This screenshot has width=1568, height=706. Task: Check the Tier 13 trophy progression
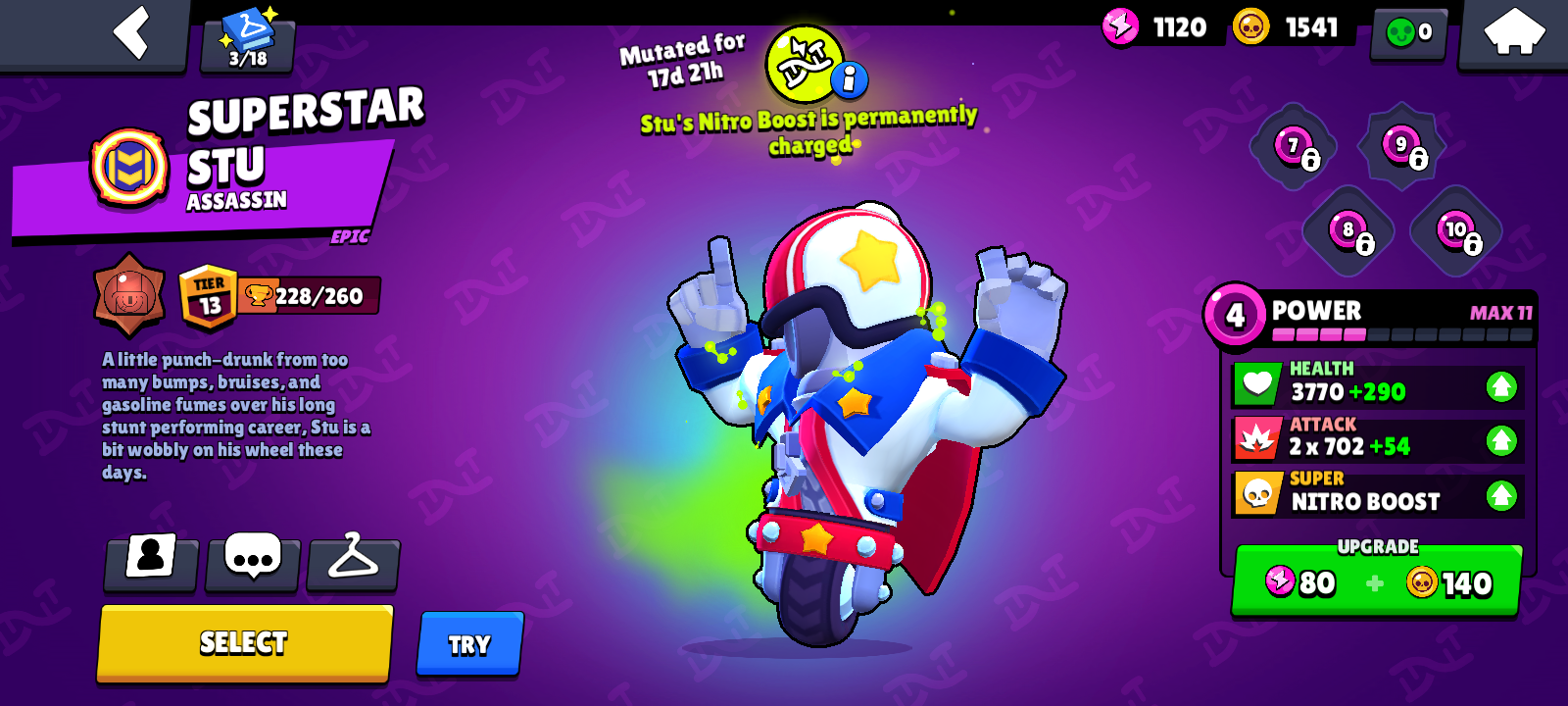[x=208, y=291]
